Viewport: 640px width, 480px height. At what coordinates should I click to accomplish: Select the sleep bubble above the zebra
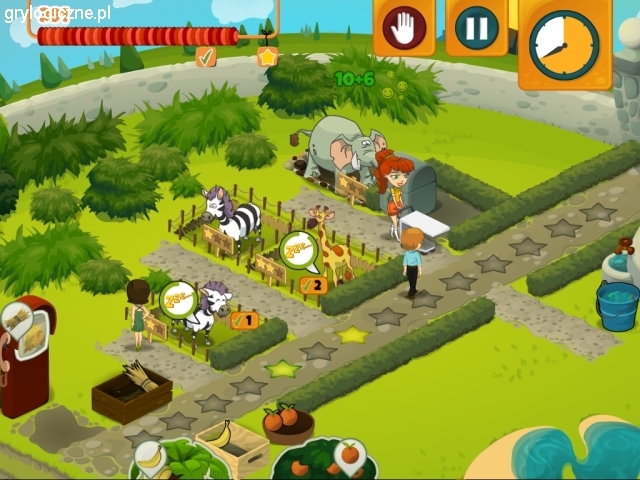[177, 298]
